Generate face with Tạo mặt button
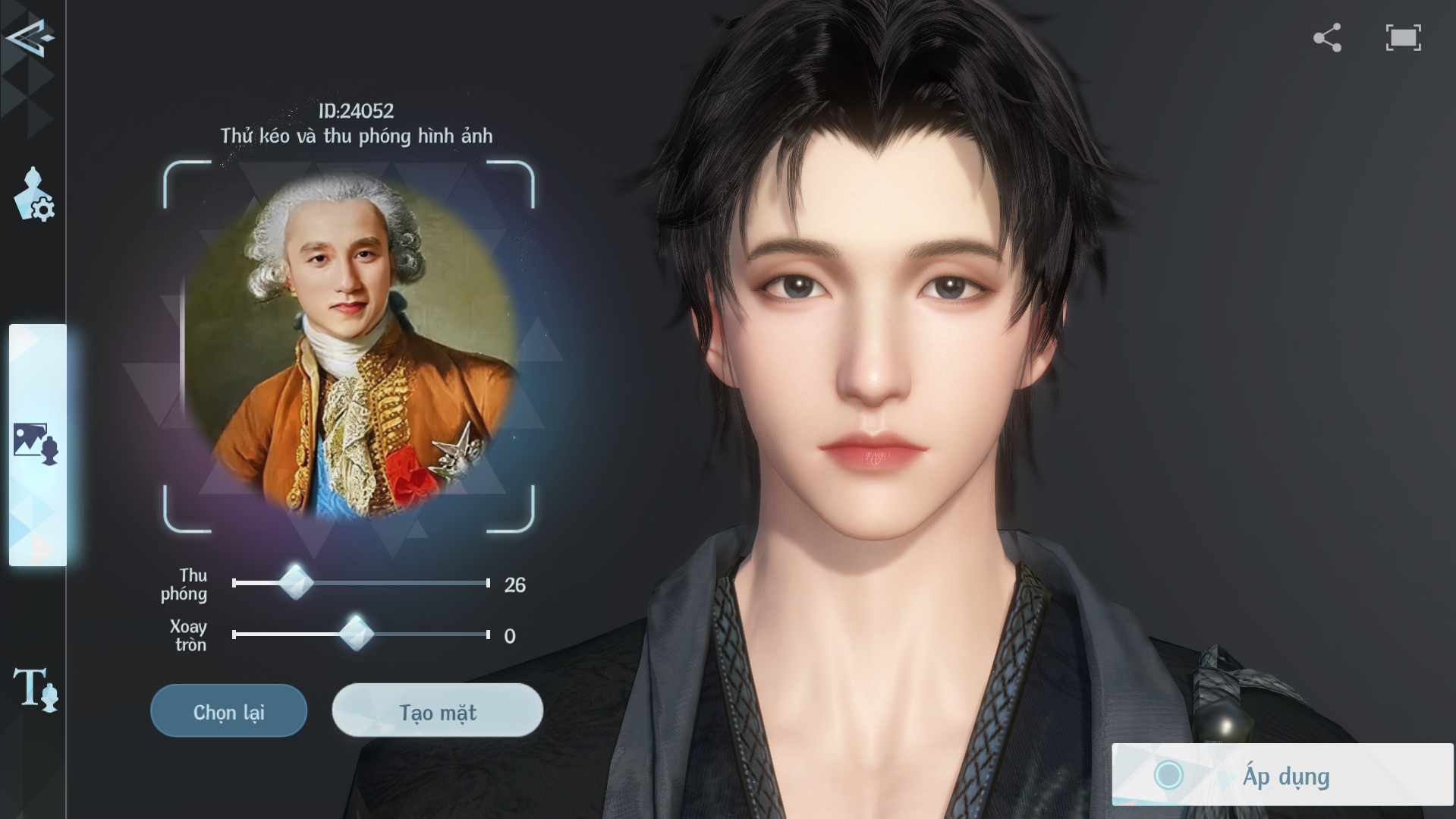This screenshot has width=1456, height=819. [x=438, y=711]
